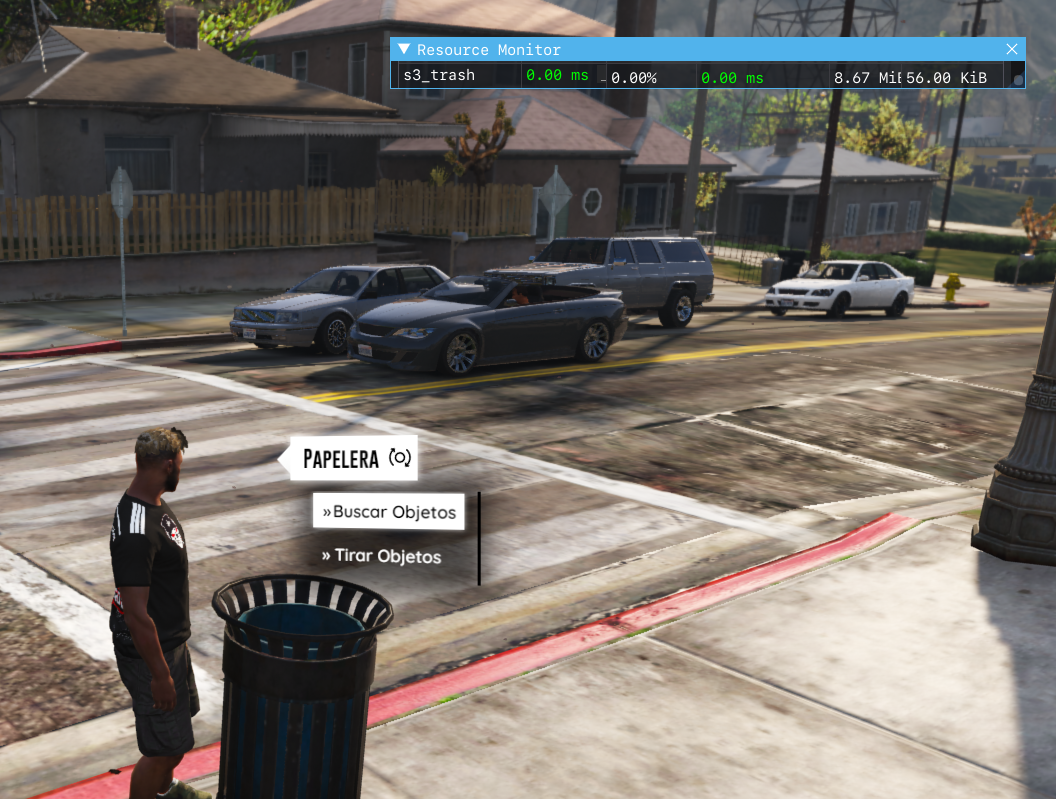This screenshot has width=1056, height=799.
Task: Close the Resource Monitor window
Action: [x=1012, y=49]
